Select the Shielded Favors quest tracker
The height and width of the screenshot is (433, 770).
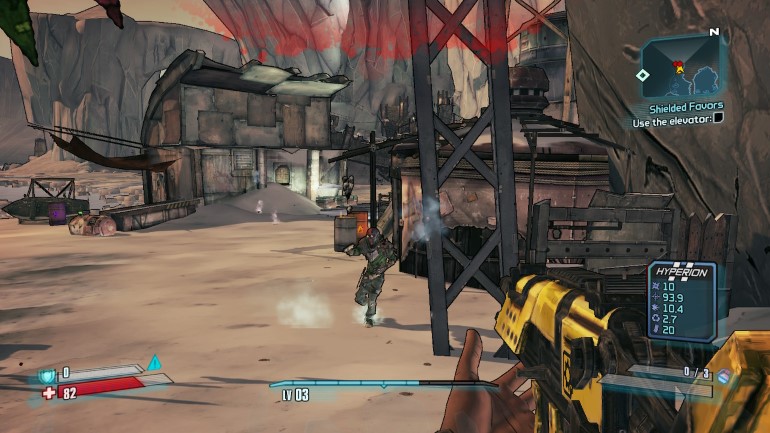[685, 106]
